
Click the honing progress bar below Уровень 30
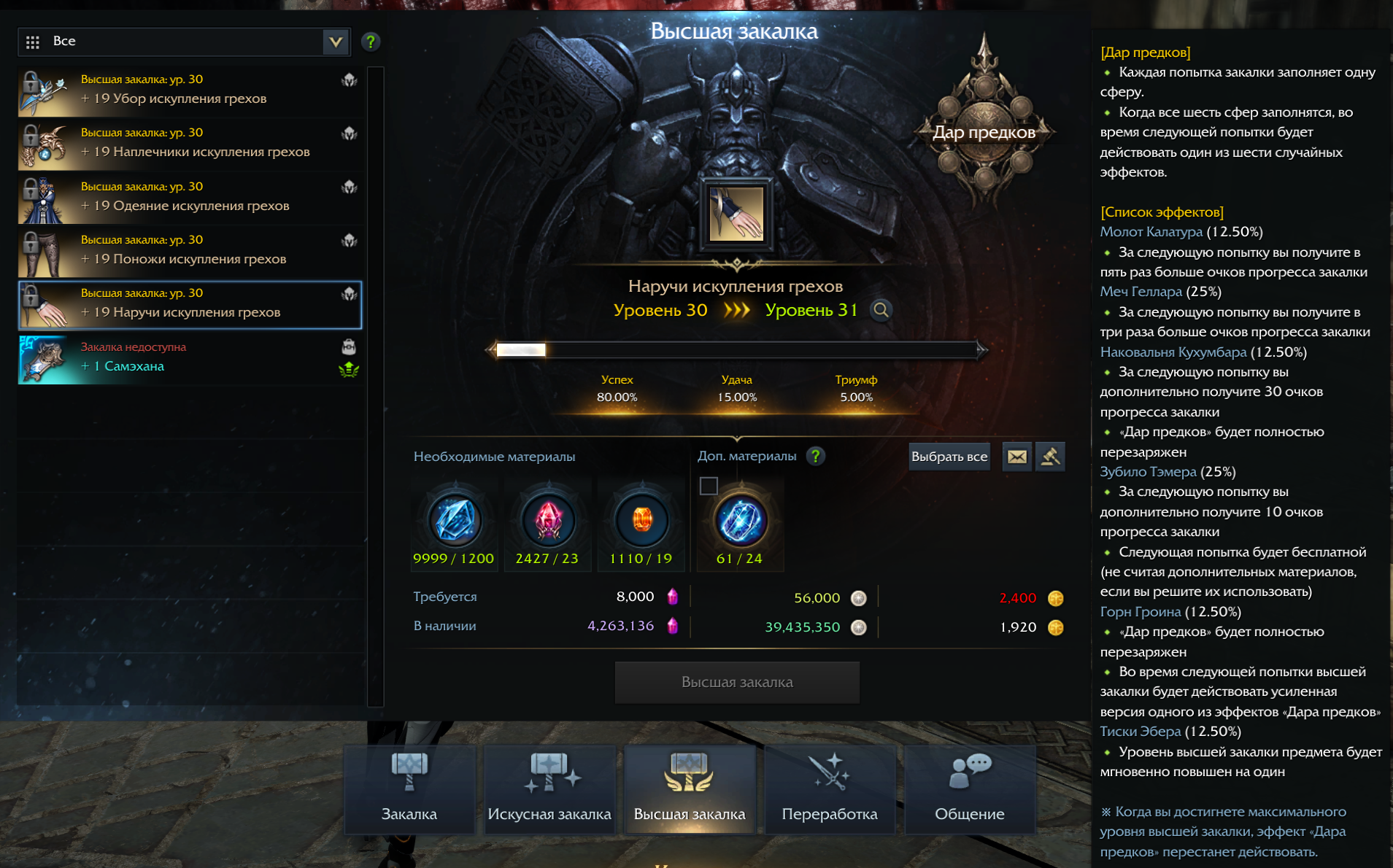tap(737, 349)
